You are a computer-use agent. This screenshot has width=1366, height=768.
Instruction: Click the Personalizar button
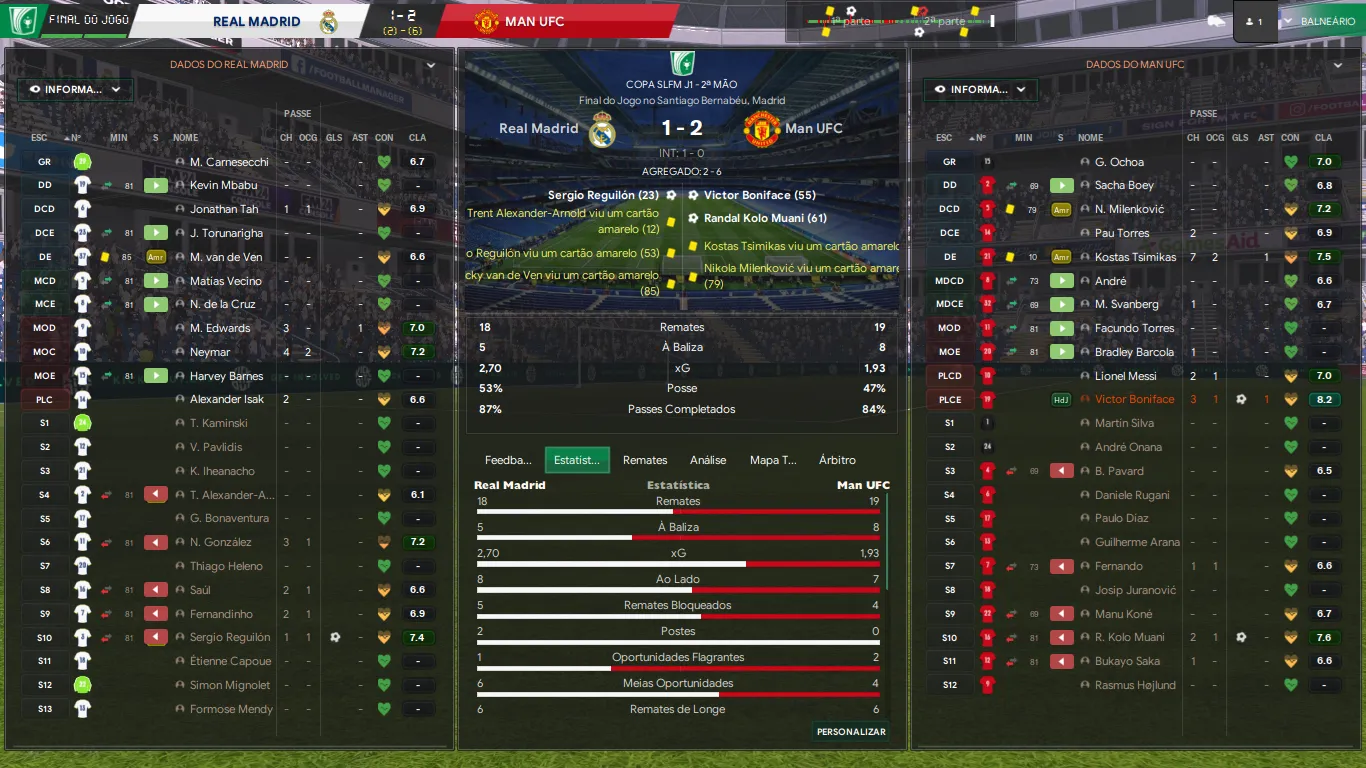(x=851, y=732)
